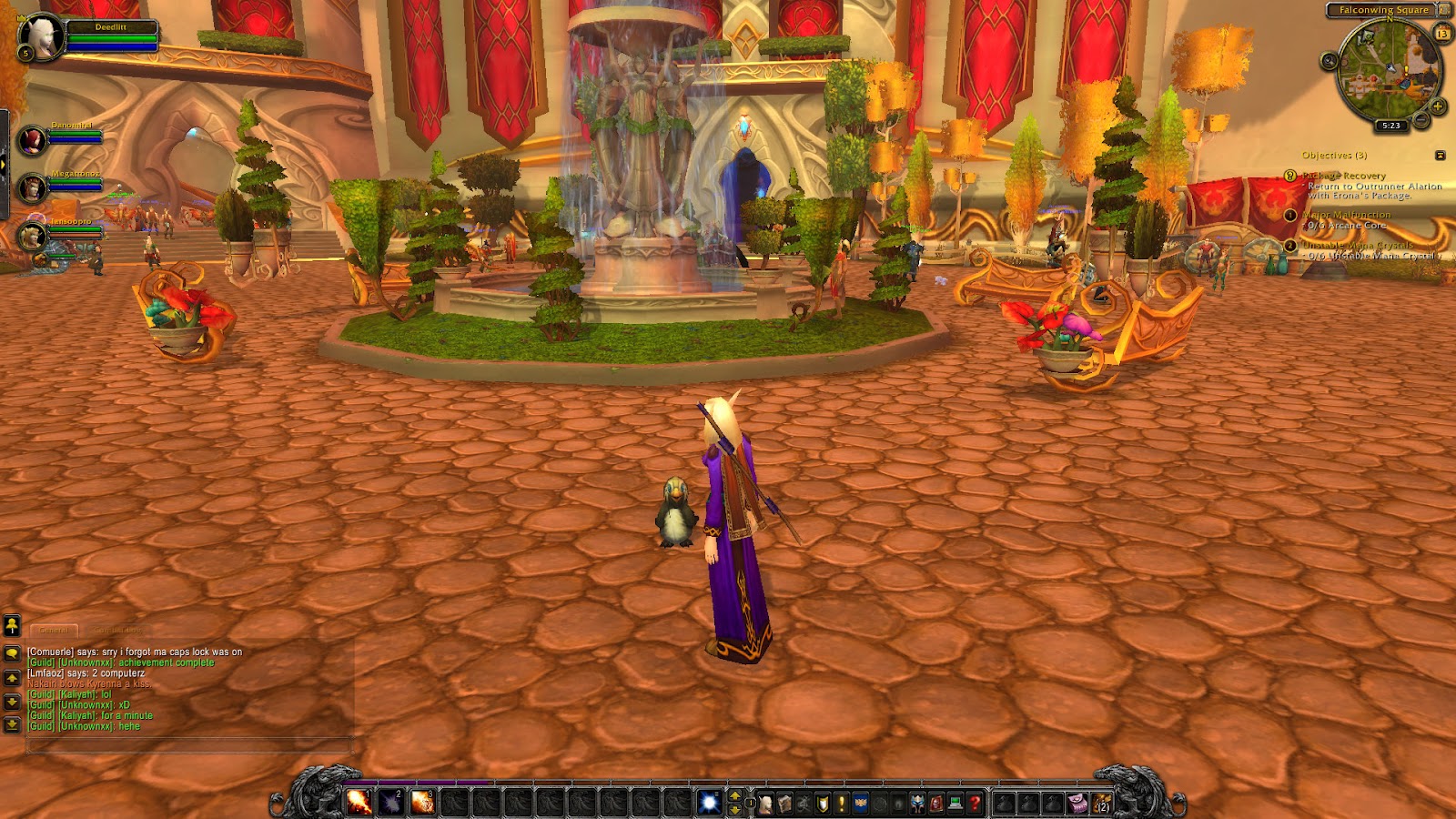Open the Quest Log from the micro menu
Screen dimensions: 1456x819
tap(842, 804)
